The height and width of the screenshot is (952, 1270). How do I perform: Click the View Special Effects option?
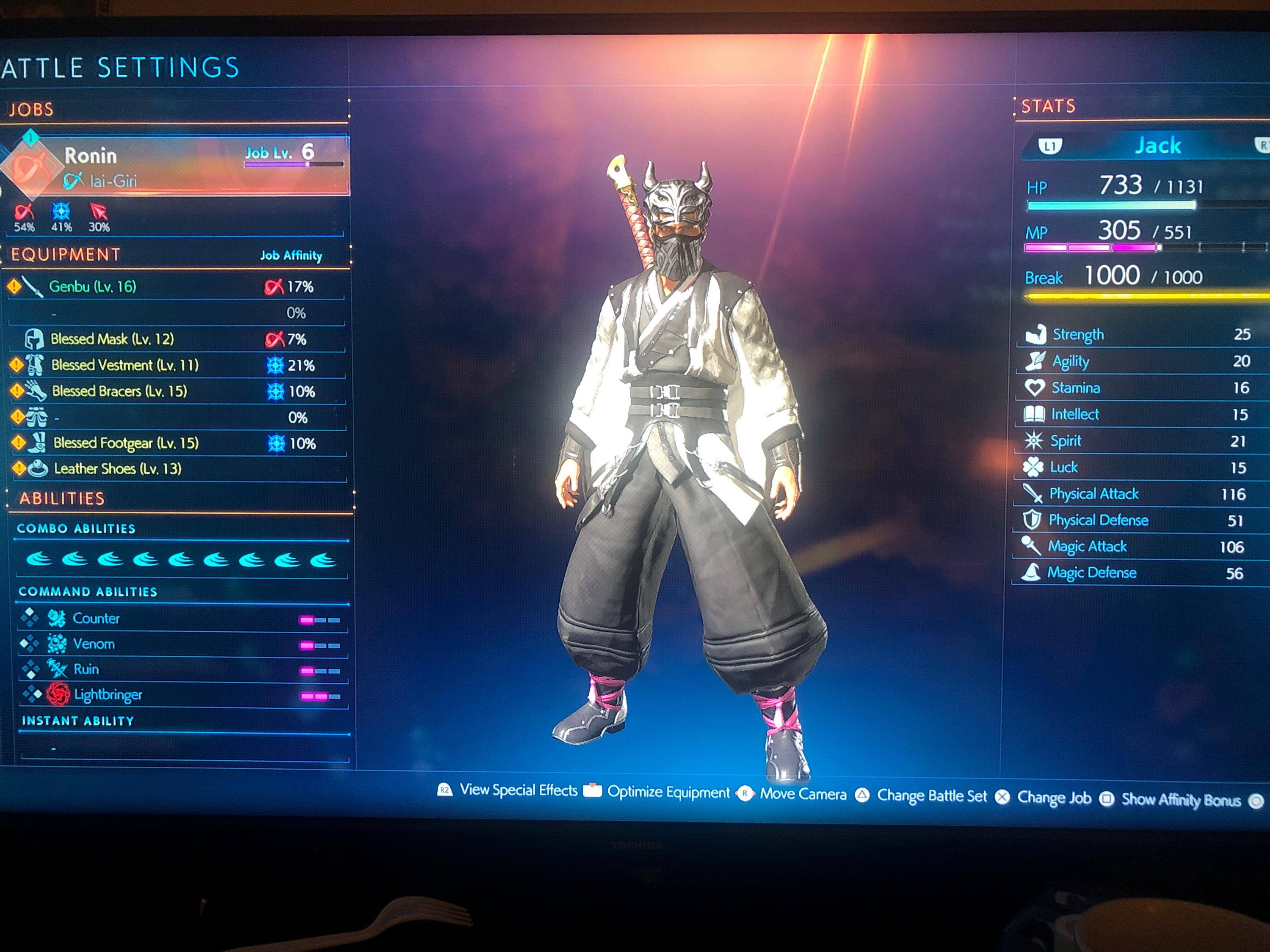[x=518, y=791]
